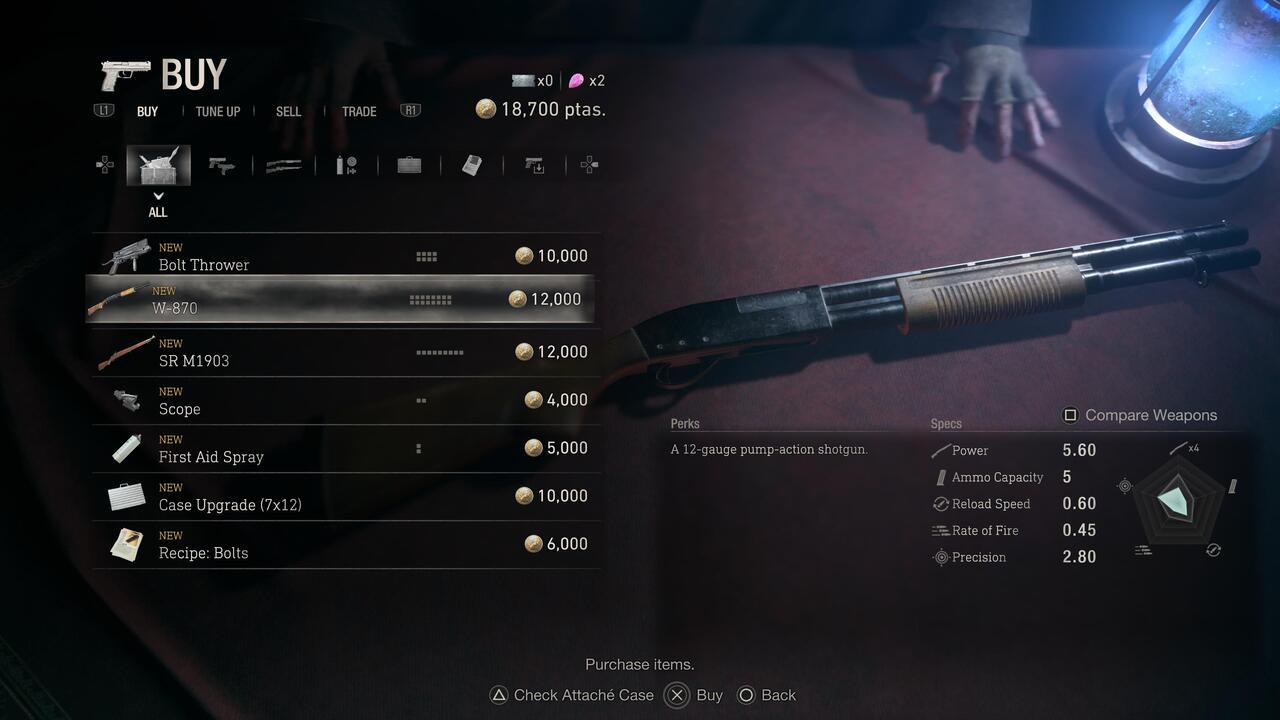Filter by the handgun category icon
1280x720 pixels.
pyautogui.click(x=221, y=166)
